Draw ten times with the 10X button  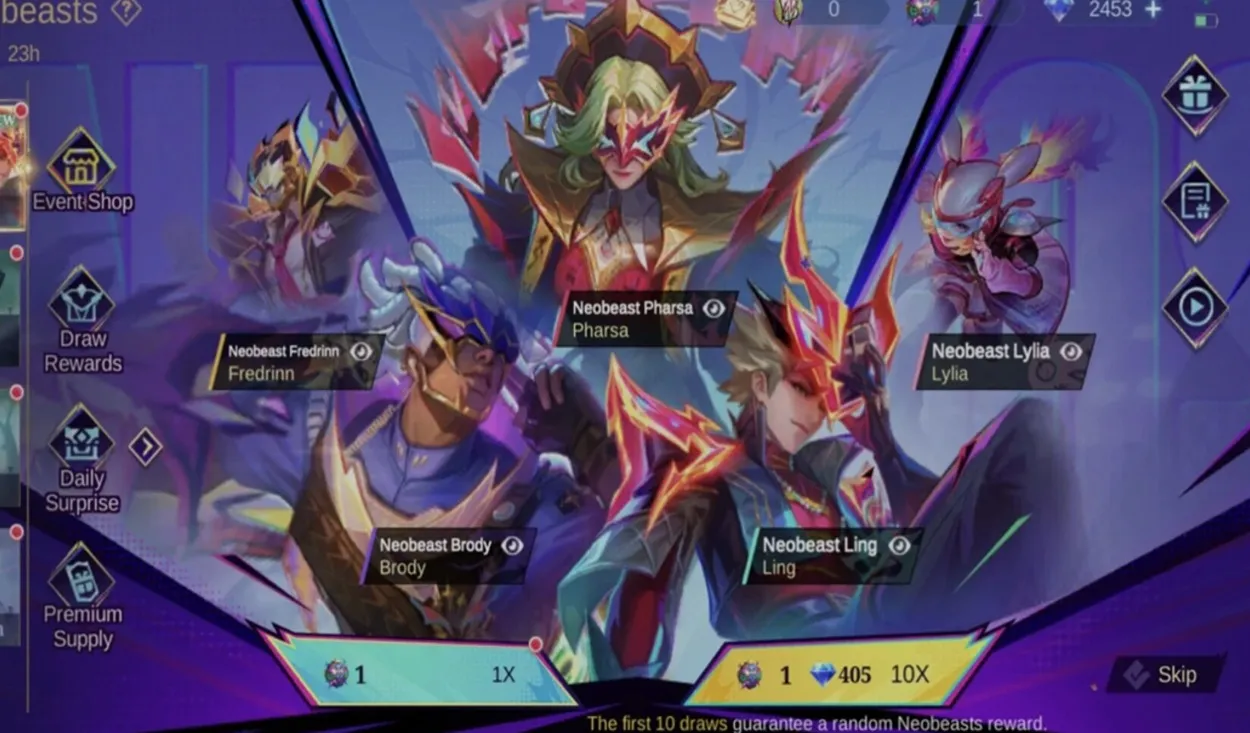tap(840, 675)
